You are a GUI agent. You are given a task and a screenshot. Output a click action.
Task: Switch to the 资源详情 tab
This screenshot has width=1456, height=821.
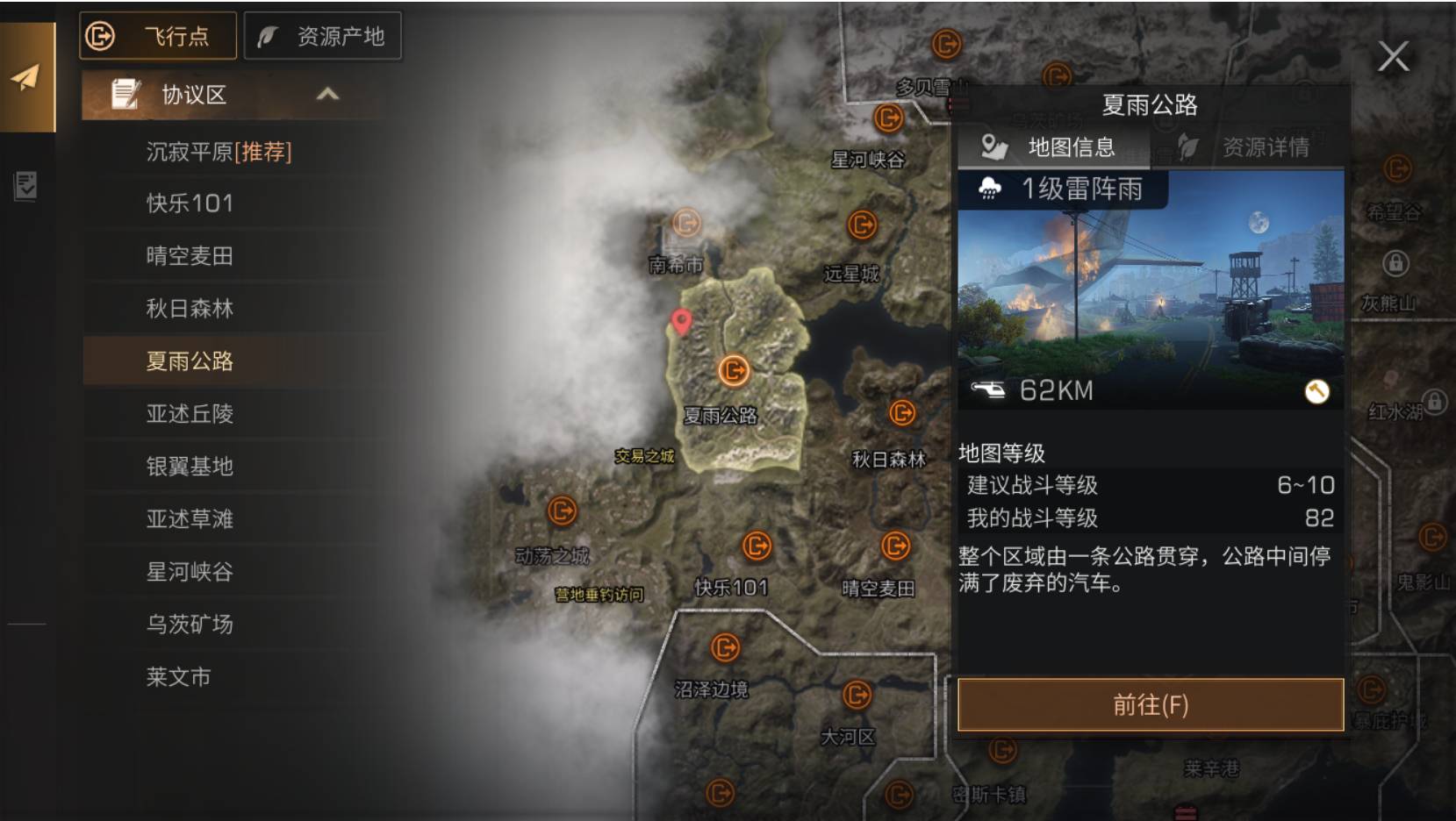(x=1265, y=147)
